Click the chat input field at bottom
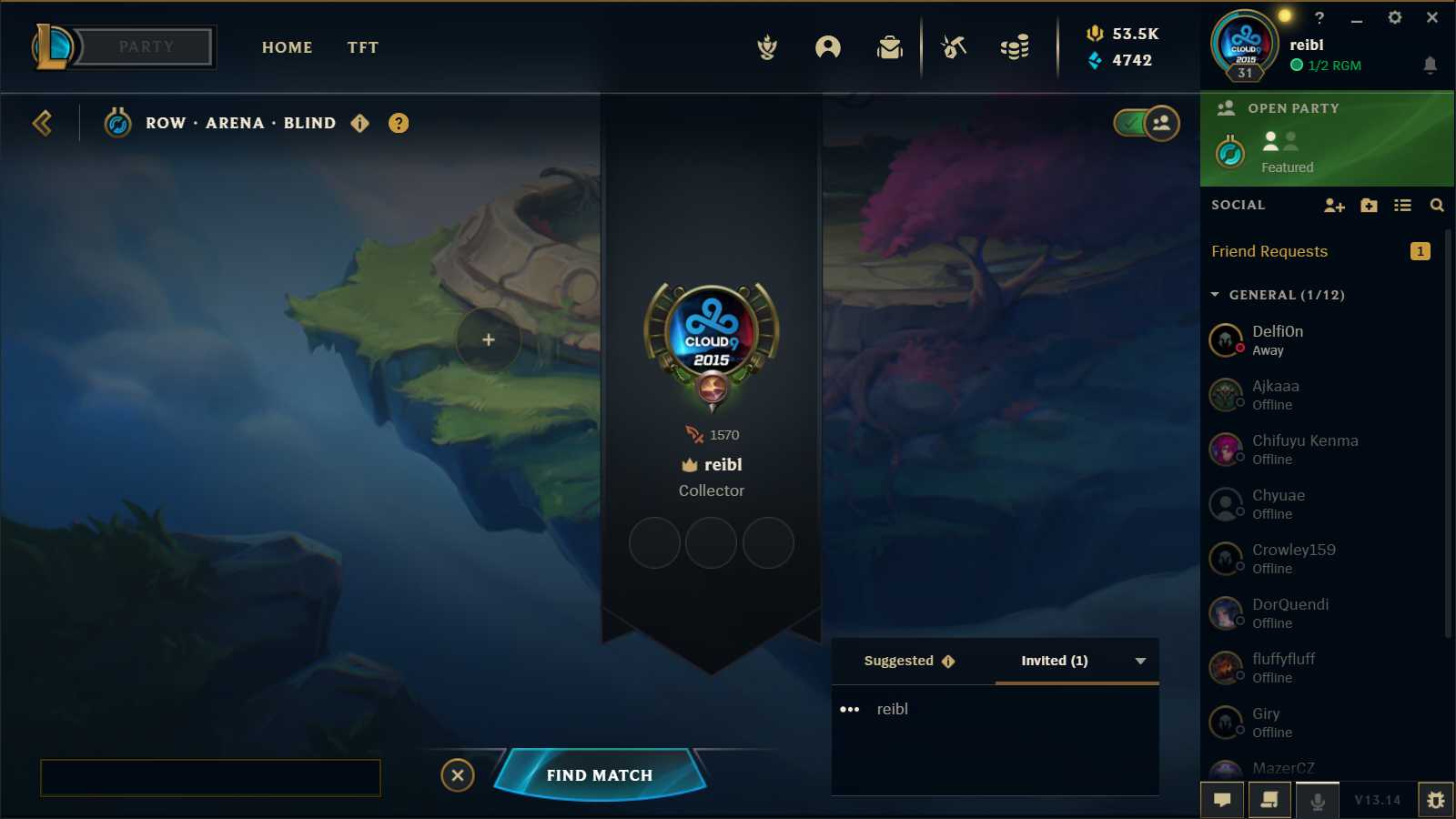The width and height of the screenshot is (1456, 819). pos(209,778)
